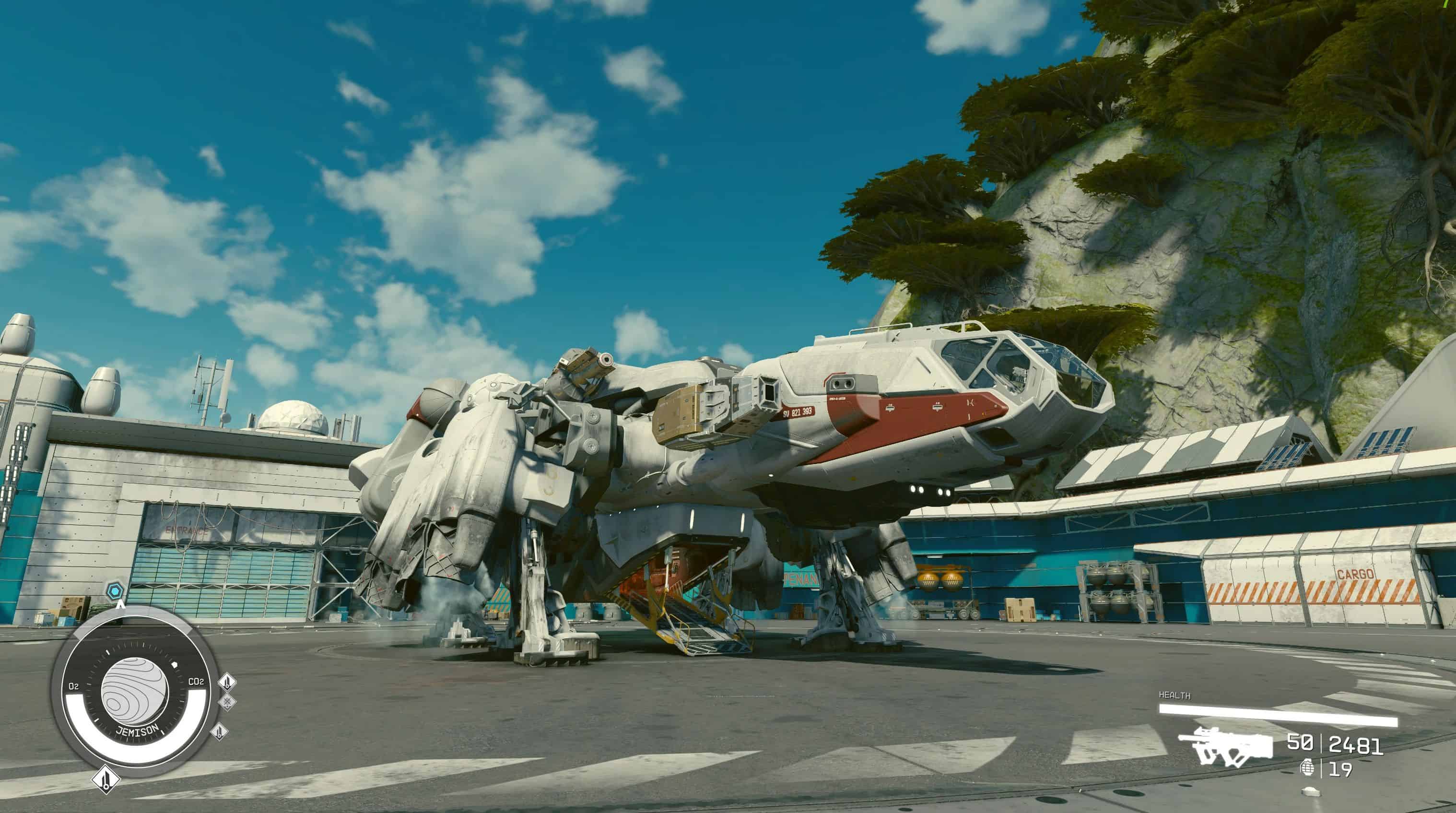The width and height of the screenshot is (1456, 813).
Task: Click the blue hexagon quest marker
Action: (115, 591)
